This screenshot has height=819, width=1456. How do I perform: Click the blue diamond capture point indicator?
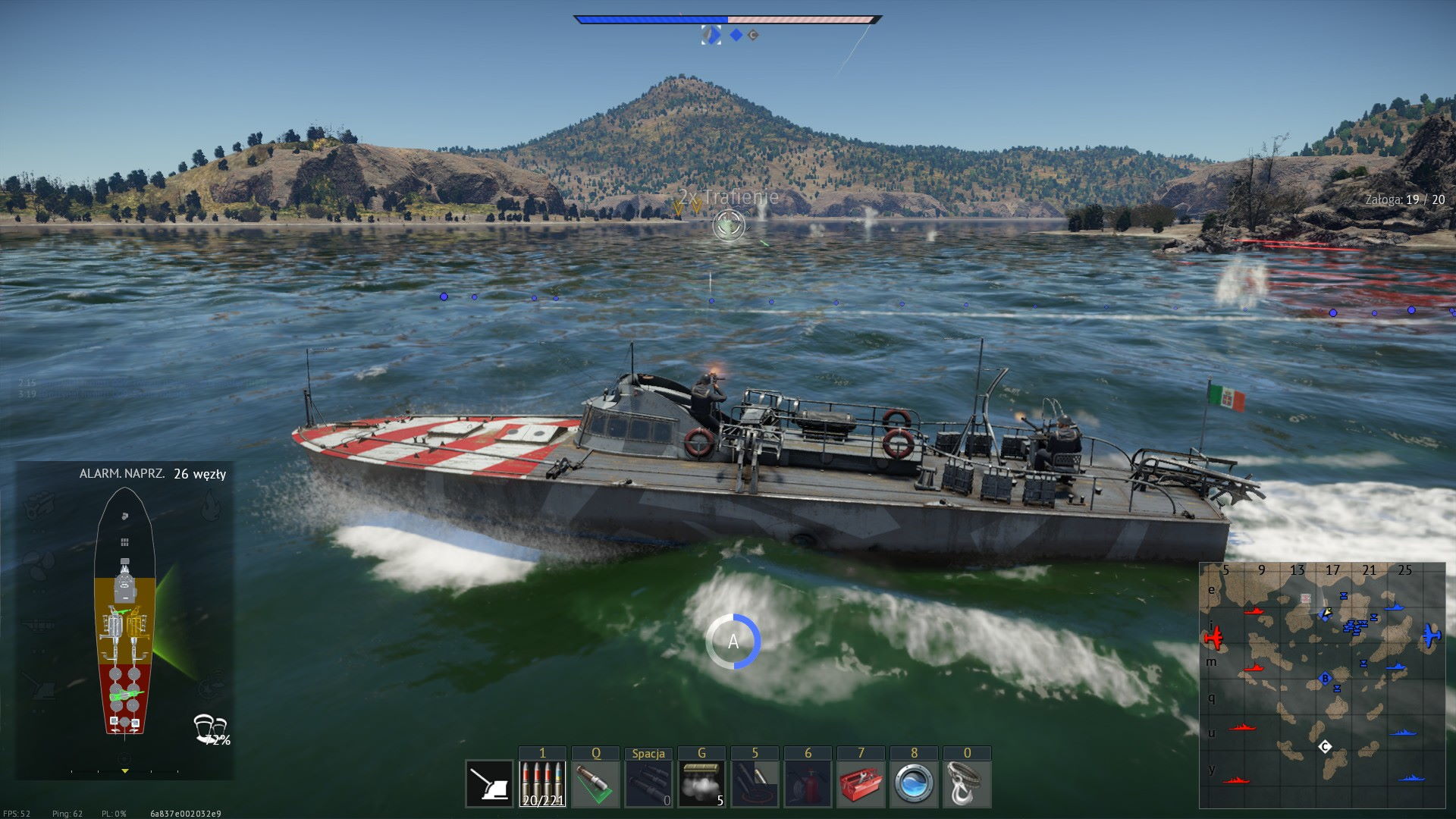coord(736,35)
